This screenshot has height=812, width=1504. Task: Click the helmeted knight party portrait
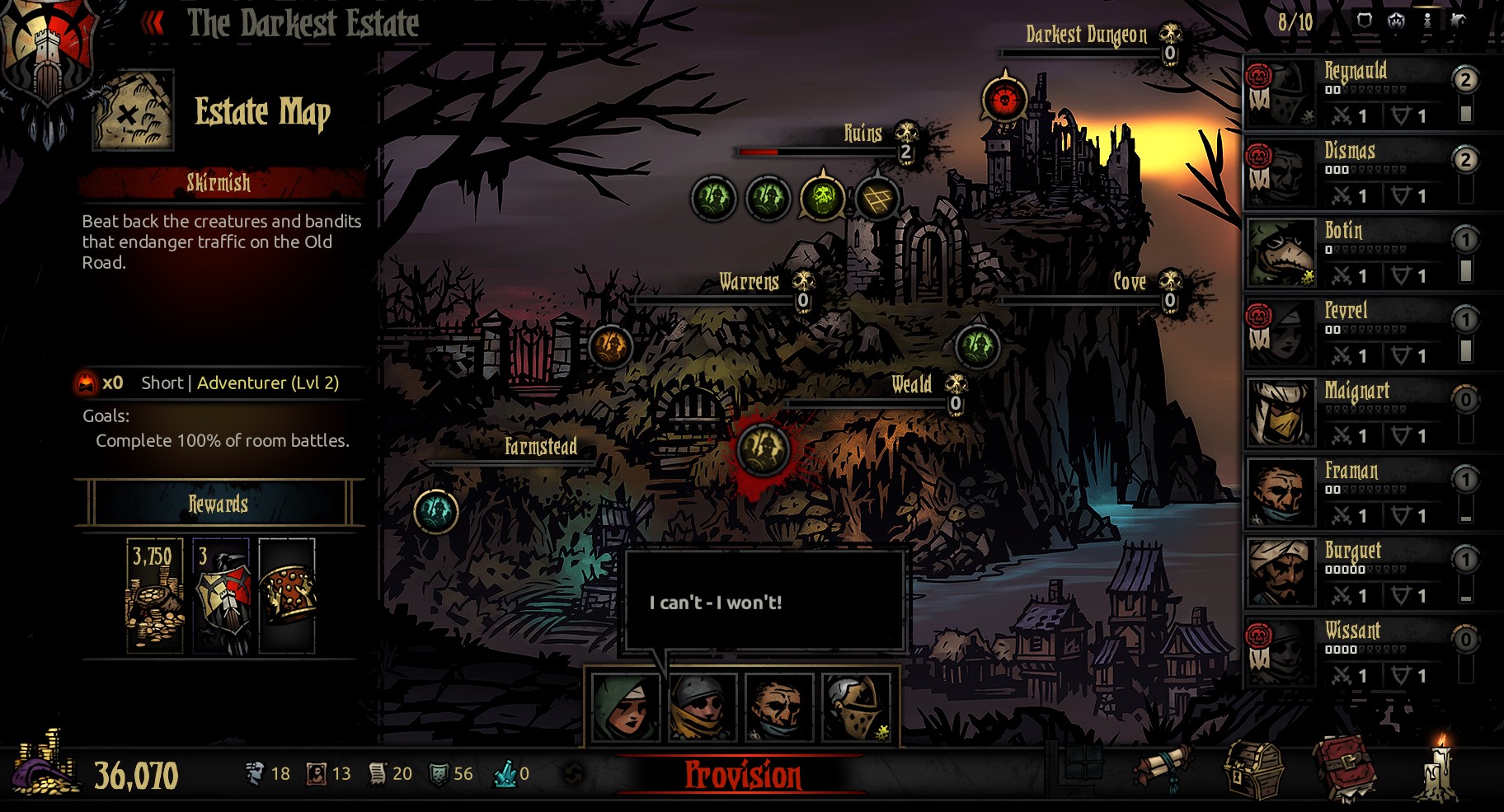858,706
